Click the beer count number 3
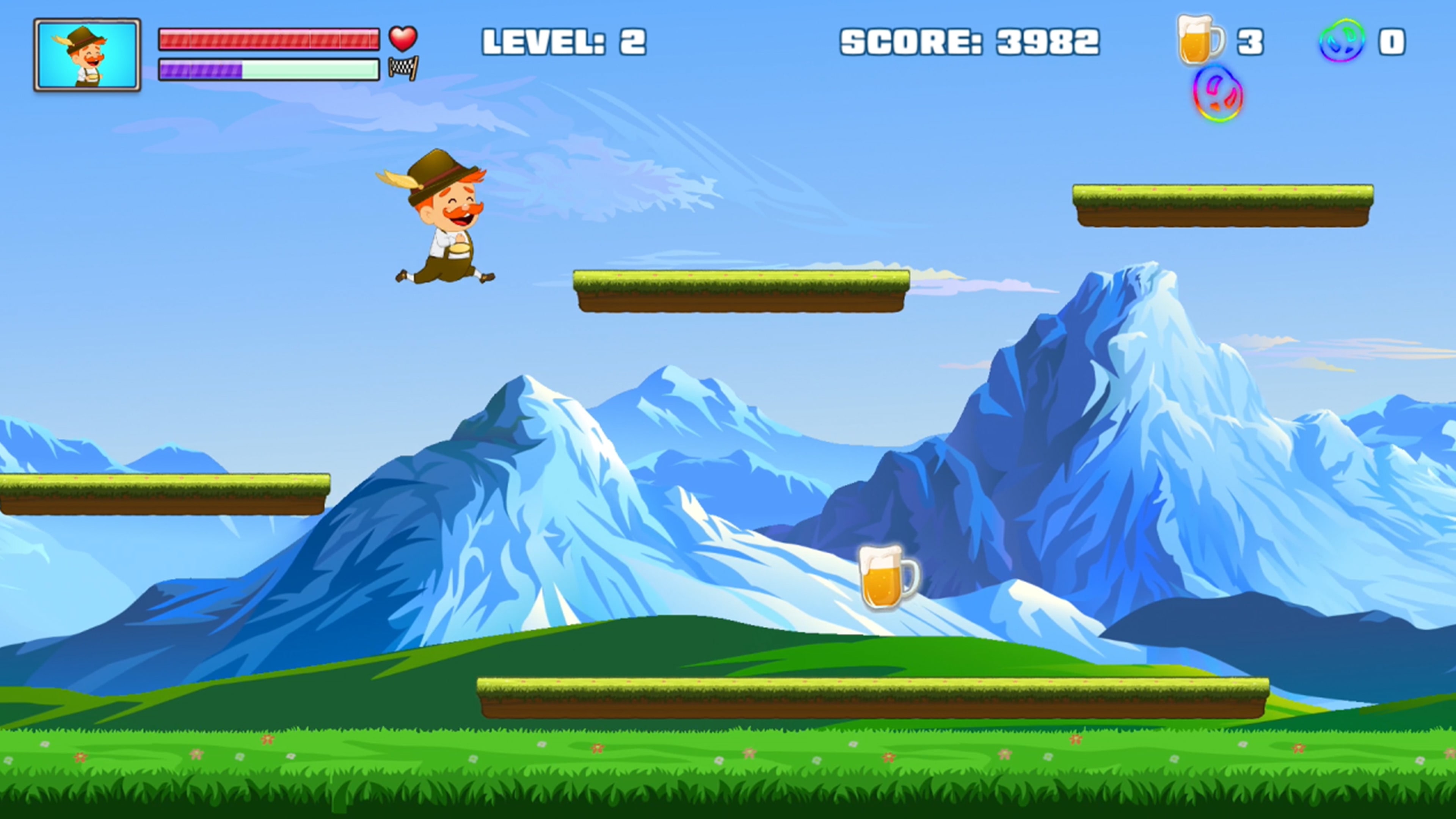The height and width of the screenshot is (819, 1456). coord(1252,41)
